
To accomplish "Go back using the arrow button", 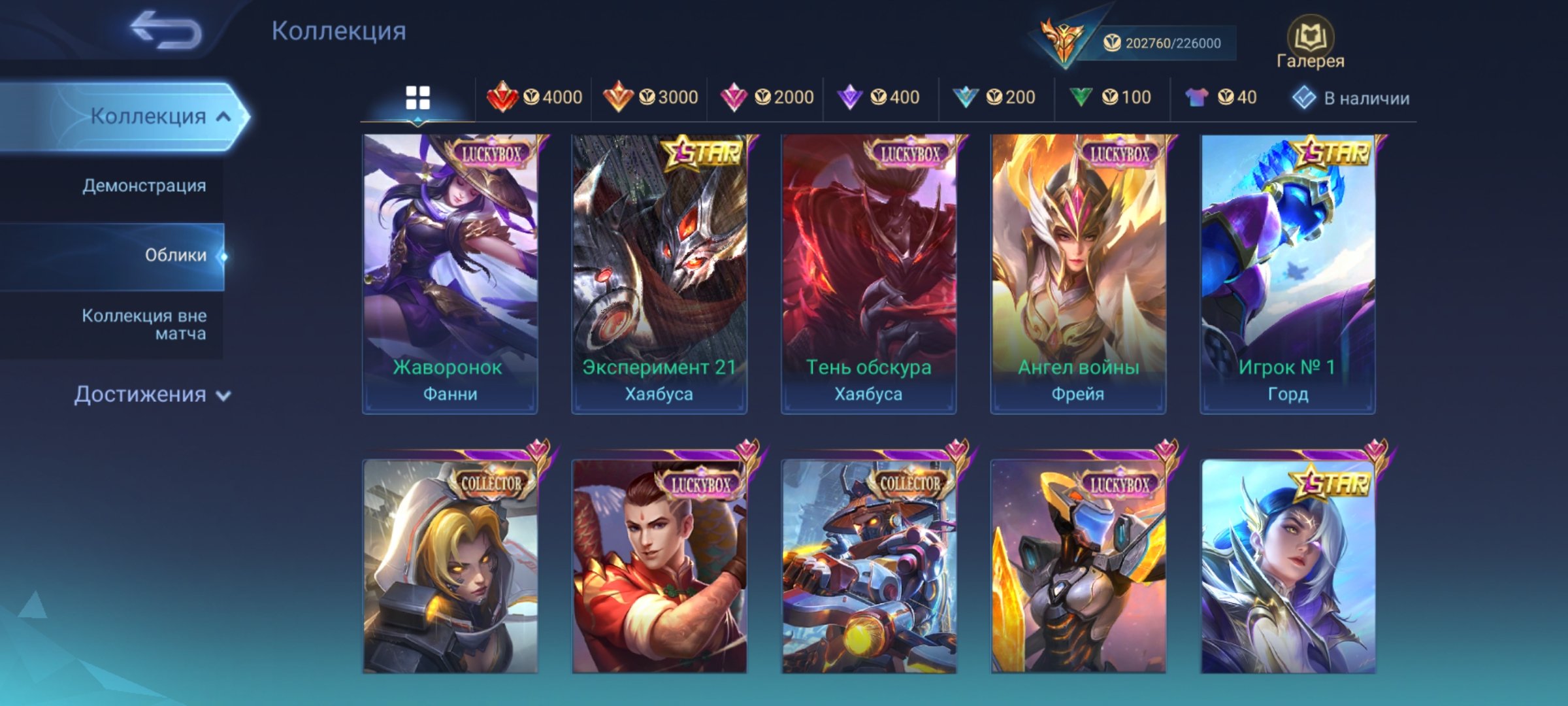I will pyautogui.click(x=166, y=30).
